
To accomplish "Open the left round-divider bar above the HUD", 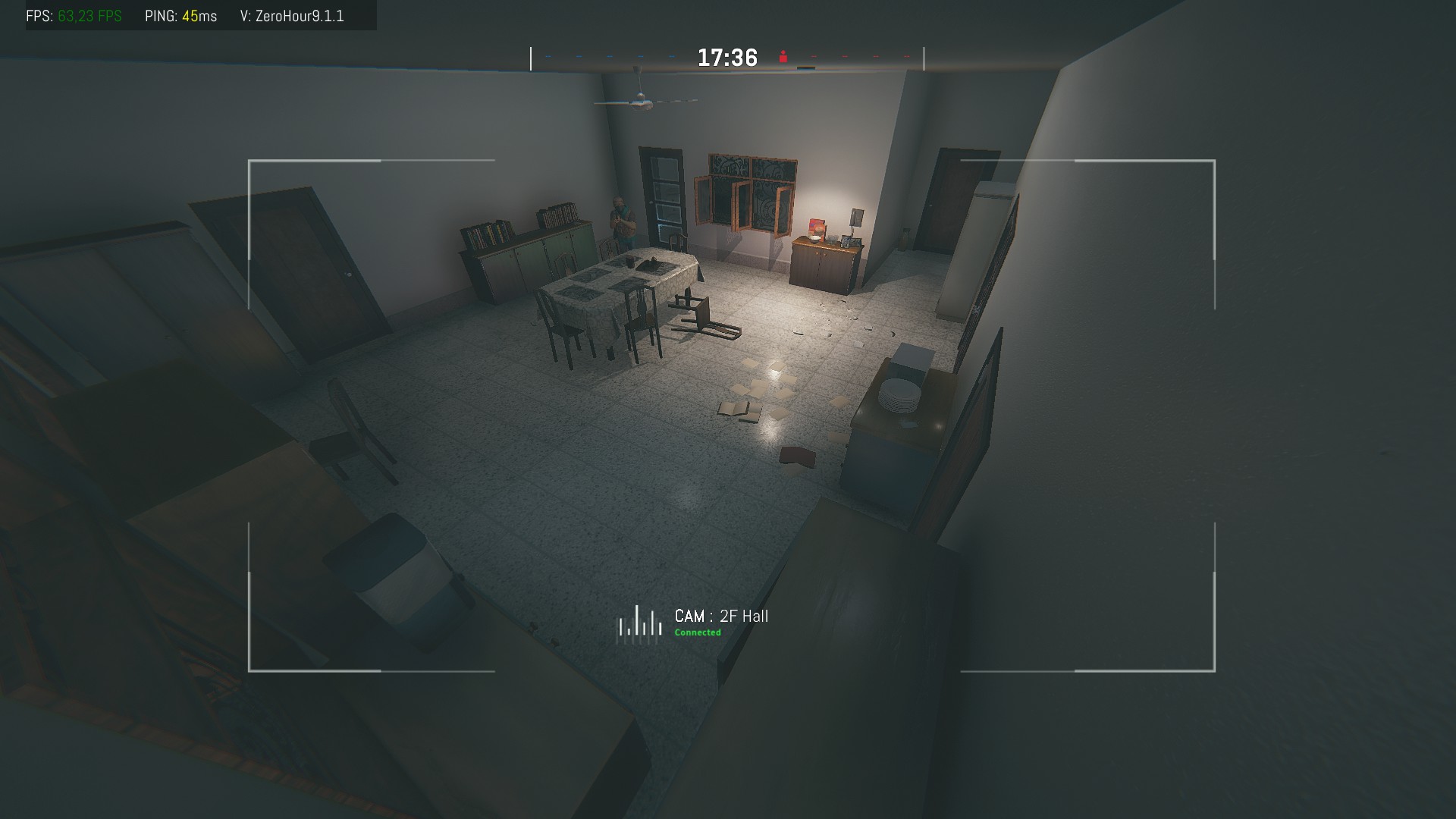I will 531,58.
